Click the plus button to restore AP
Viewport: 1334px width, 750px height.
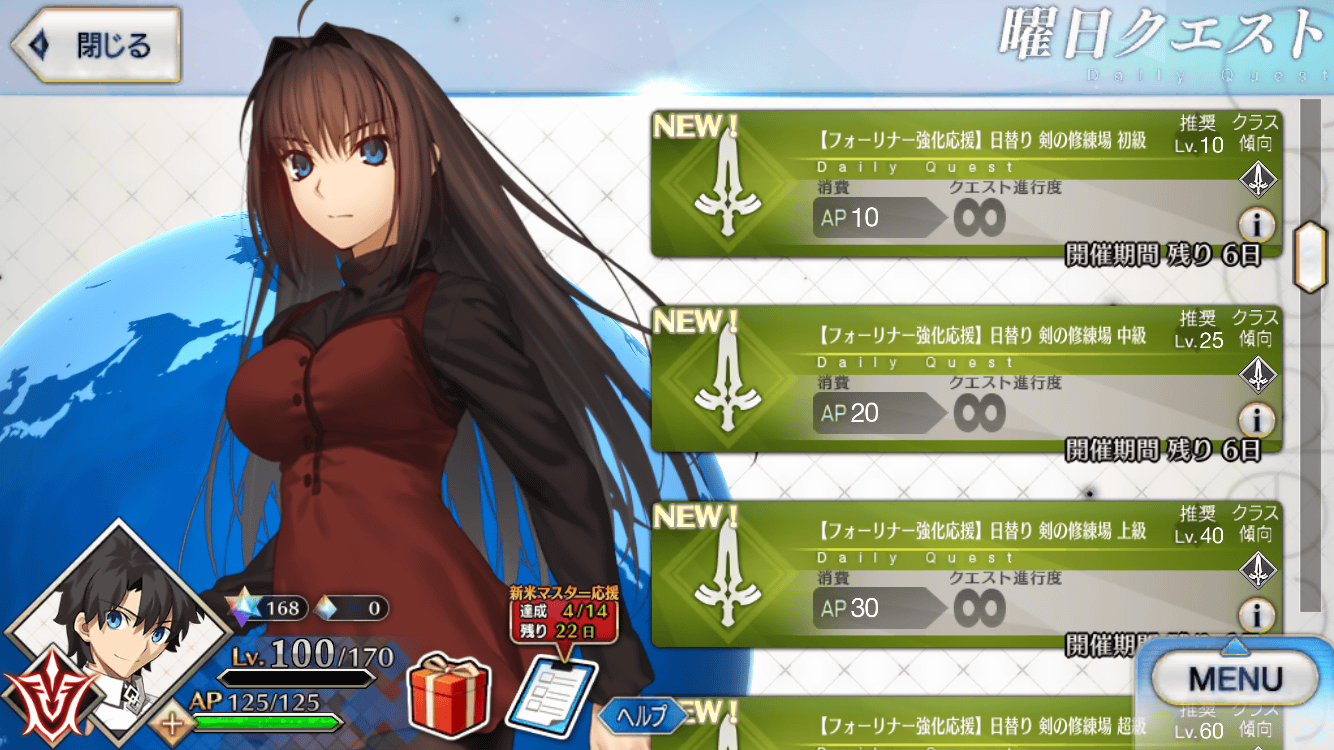(x=174, y=722)
